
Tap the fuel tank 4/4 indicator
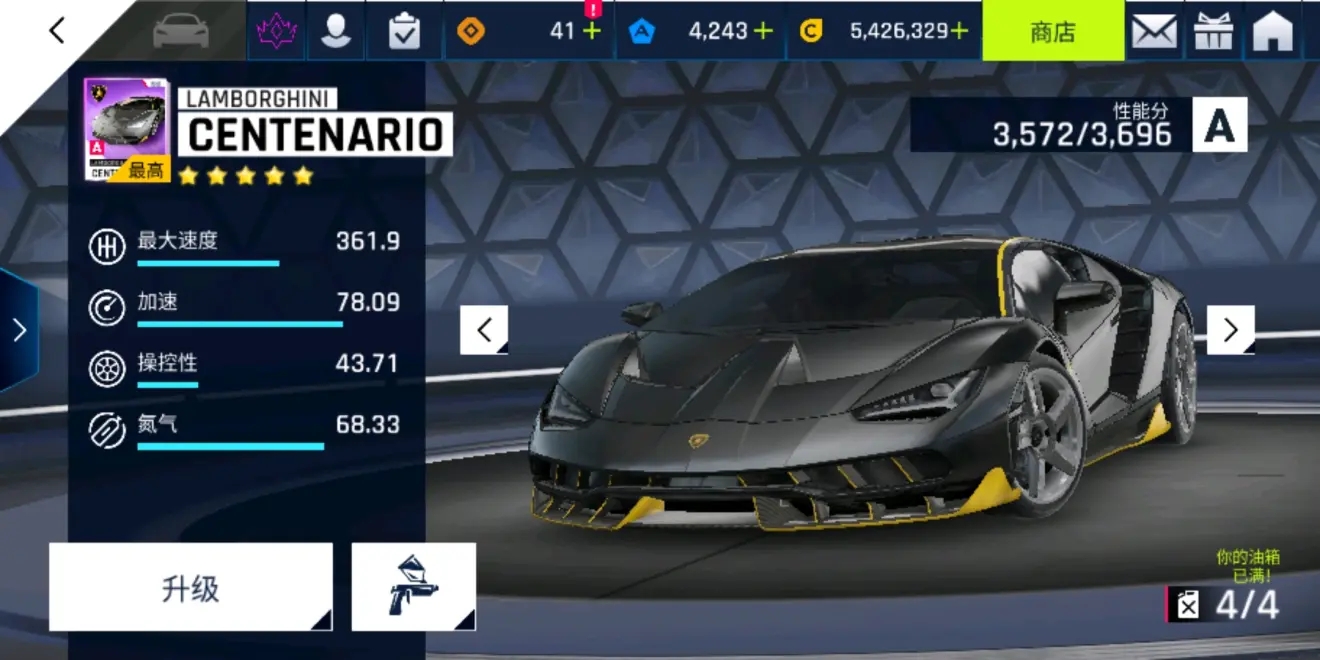[x=1225, y=605]
